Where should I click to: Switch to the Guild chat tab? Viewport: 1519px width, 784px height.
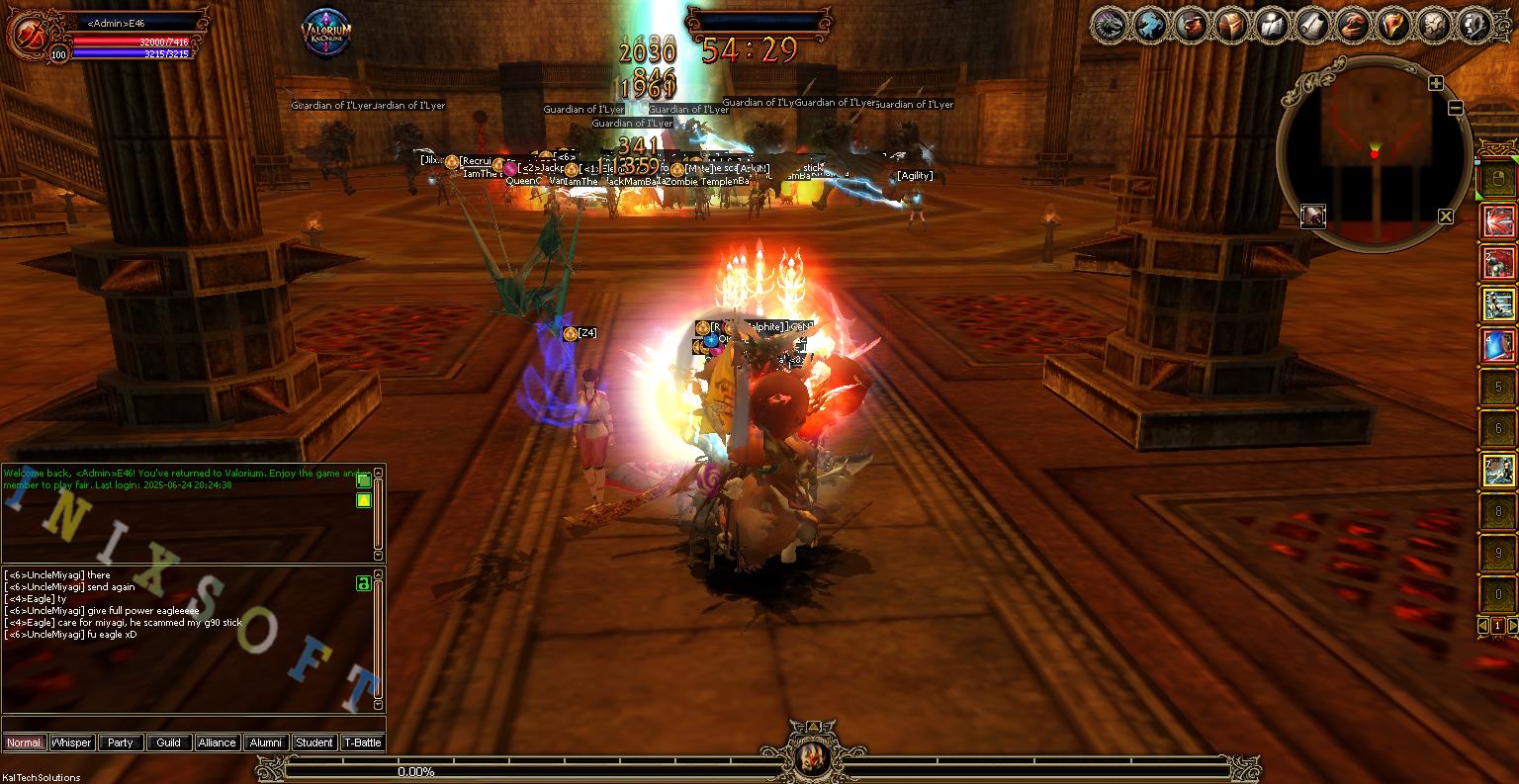pyautogui.click(x=168, y=742)
